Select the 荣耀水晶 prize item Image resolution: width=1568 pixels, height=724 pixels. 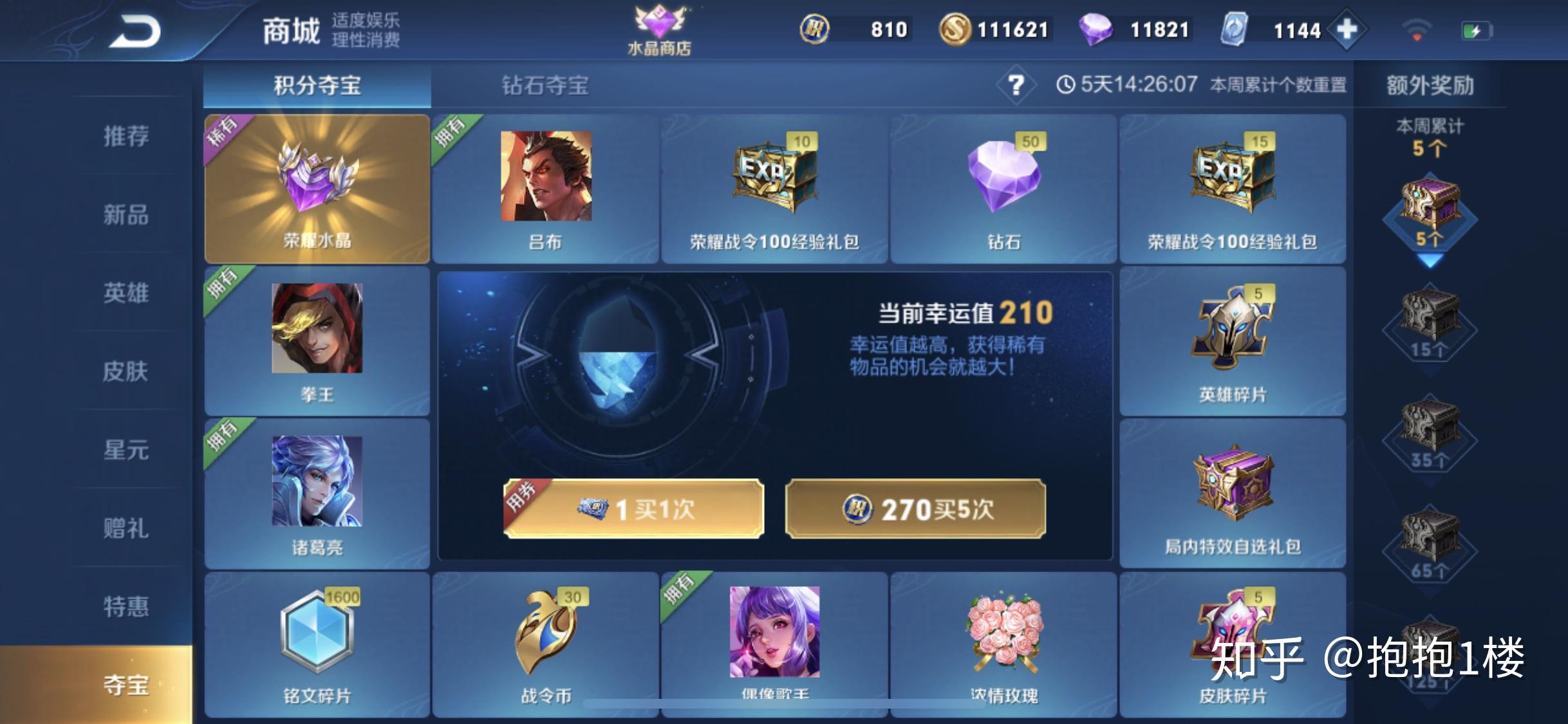[317, 187]
